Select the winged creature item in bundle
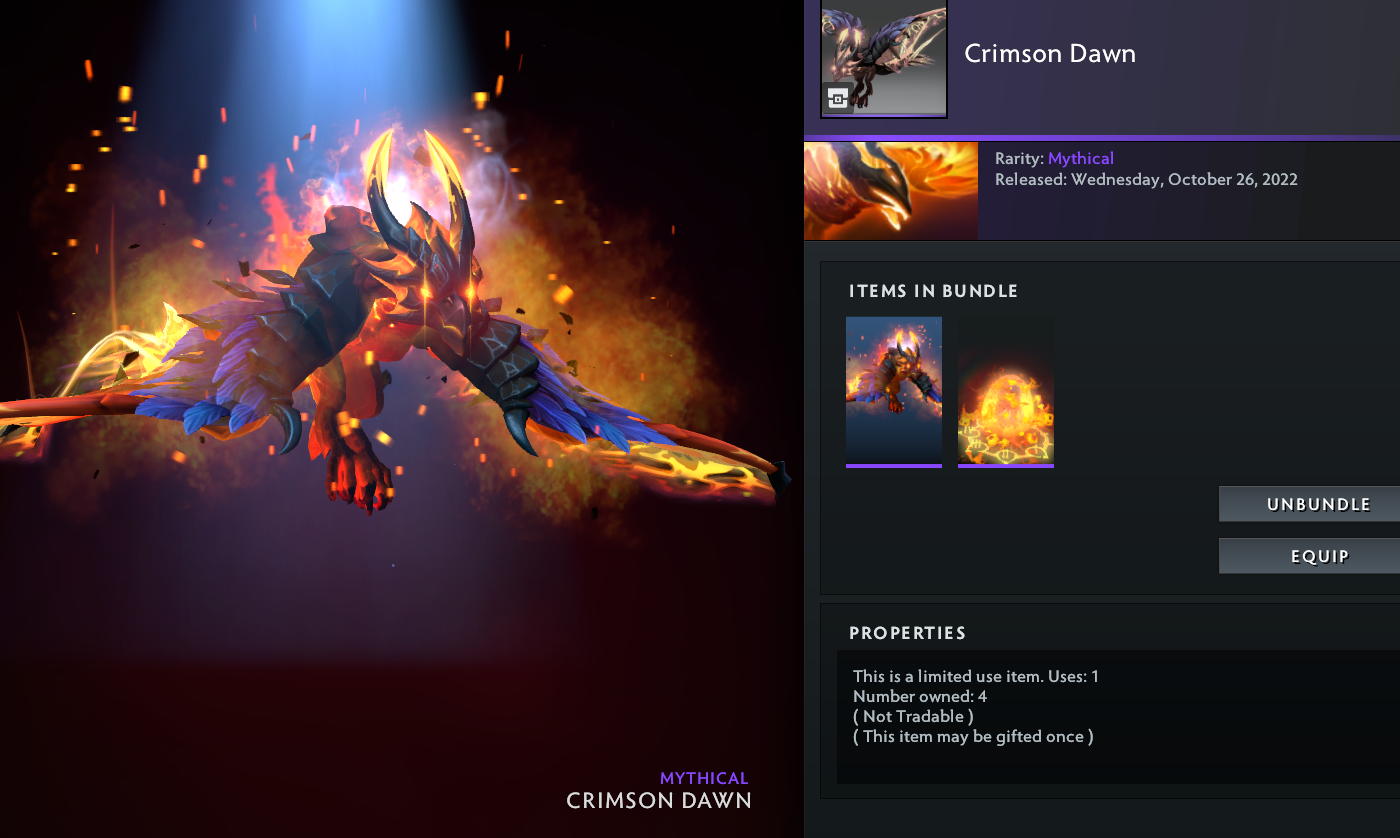Screen dimensions: 1400x838 point(893,391)
